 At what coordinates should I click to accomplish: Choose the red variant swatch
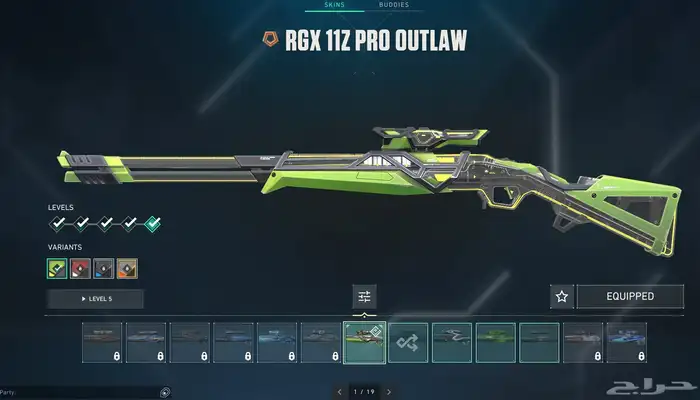pos(80,268)
